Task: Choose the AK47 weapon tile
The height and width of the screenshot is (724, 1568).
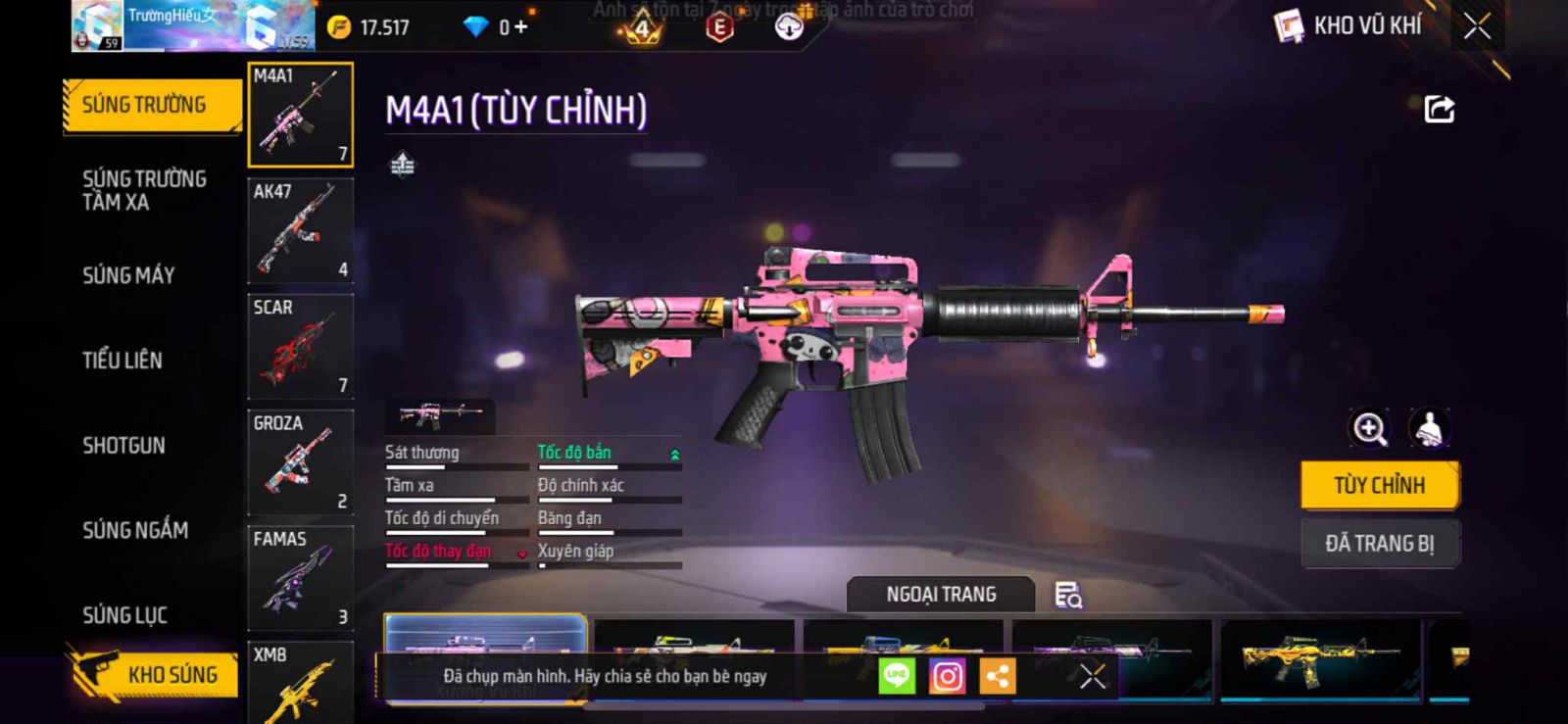Action: click(x=300, y=231)
